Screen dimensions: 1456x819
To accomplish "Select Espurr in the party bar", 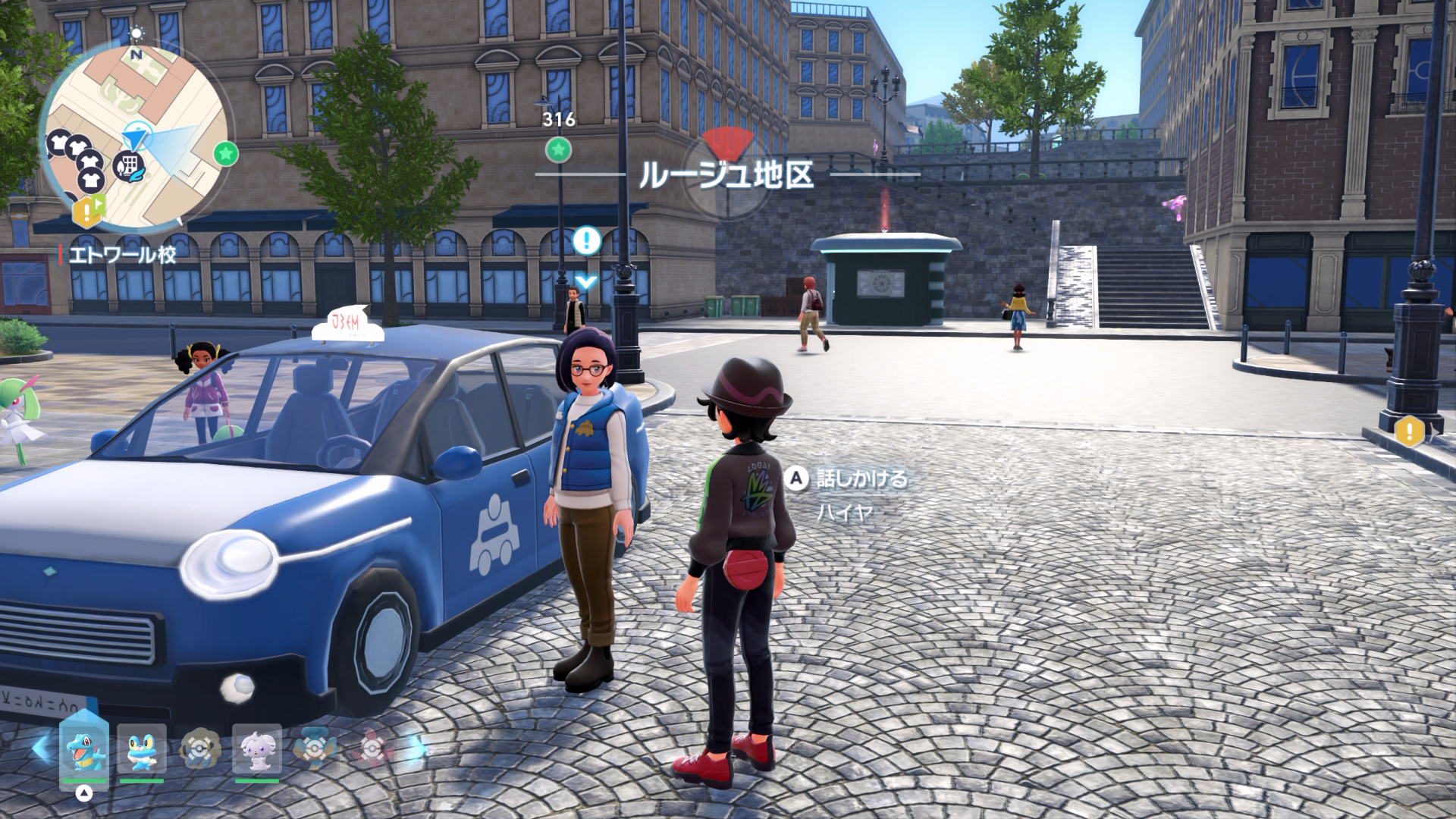I will pos(257,748).
